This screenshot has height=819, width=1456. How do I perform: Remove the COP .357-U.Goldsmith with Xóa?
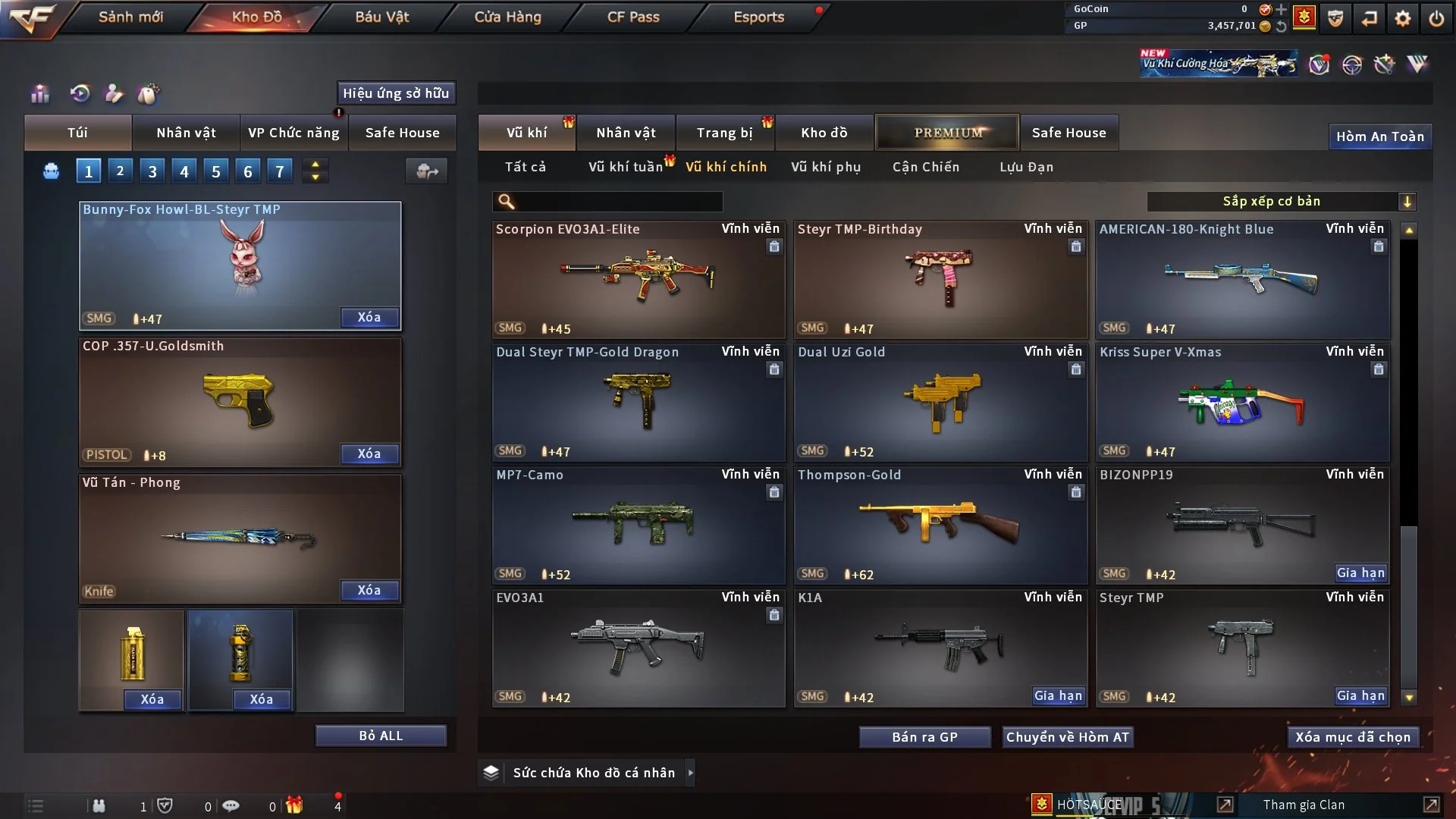pyautogui.click(x=369, y=453)
